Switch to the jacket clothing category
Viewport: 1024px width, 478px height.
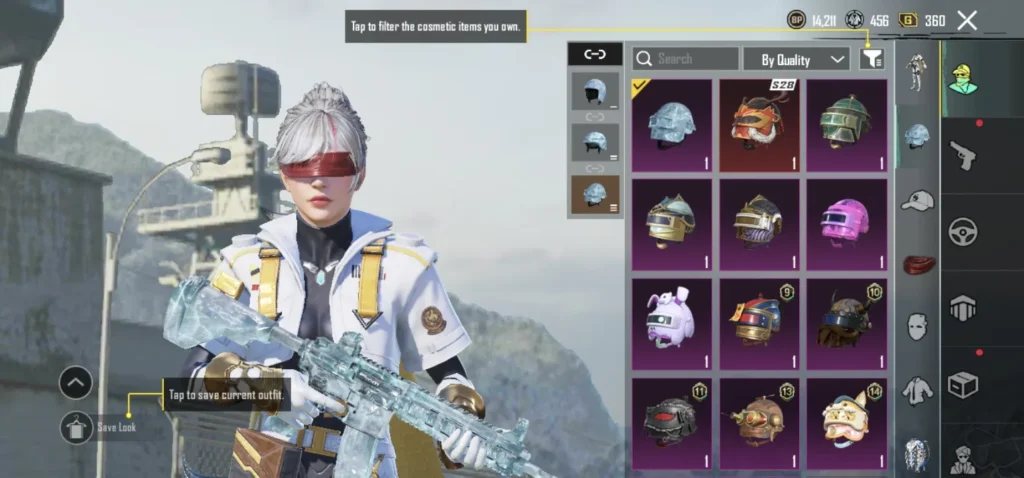(917, 390)
